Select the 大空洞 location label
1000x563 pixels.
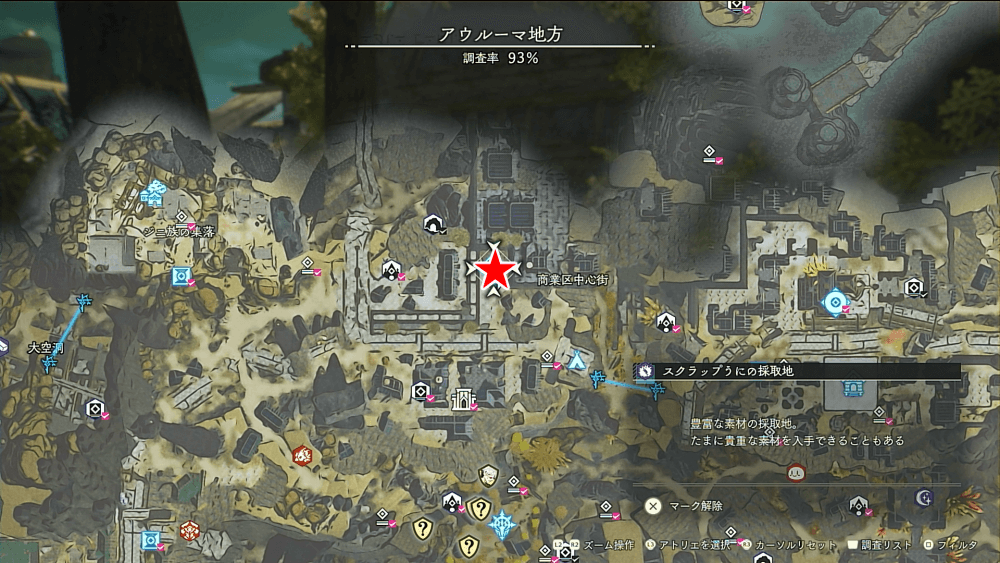(46, 348)
